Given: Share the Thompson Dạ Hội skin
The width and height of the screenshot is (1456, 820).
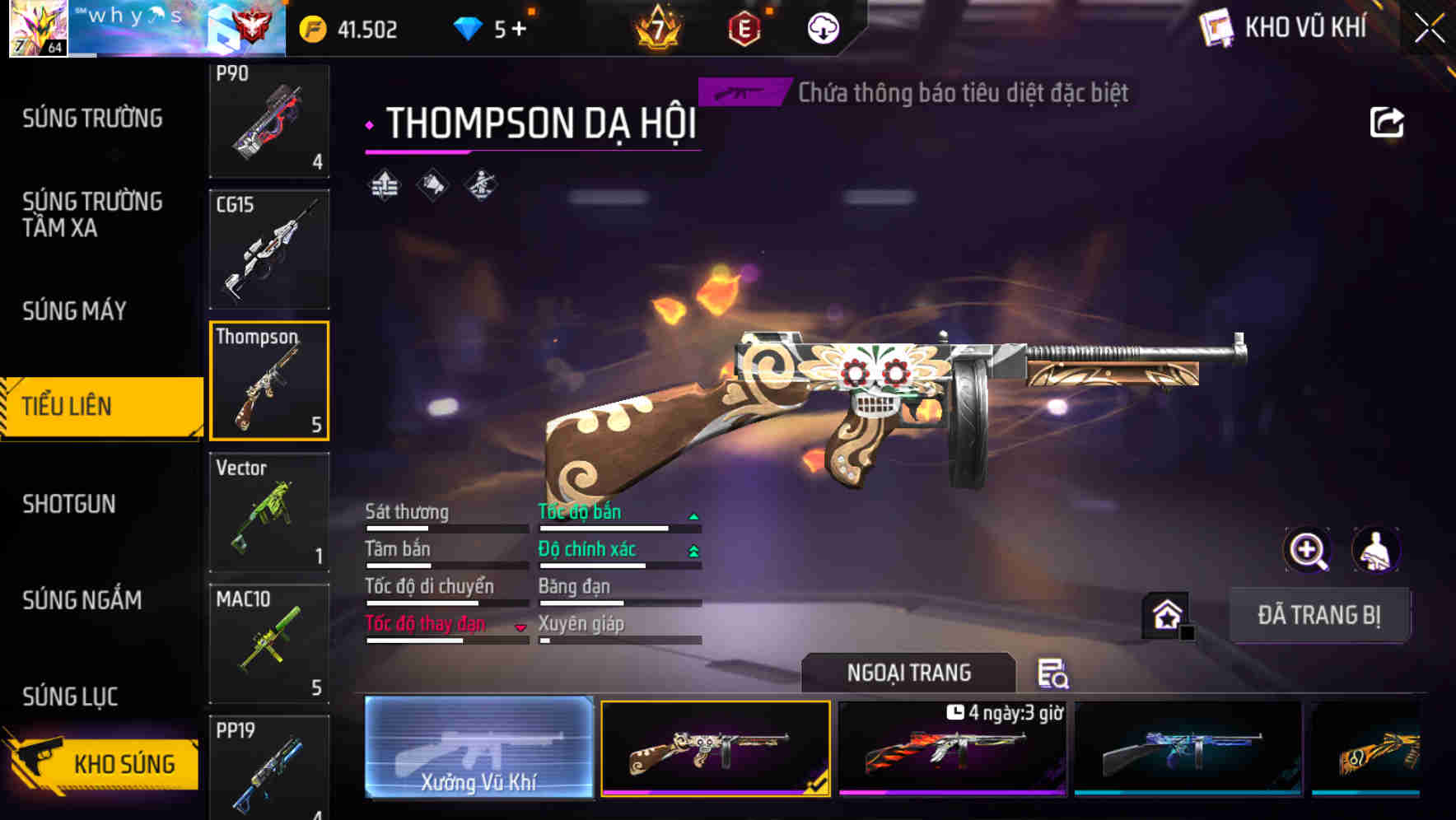Looking at the screenshot, I should (x=1388, y=122).
